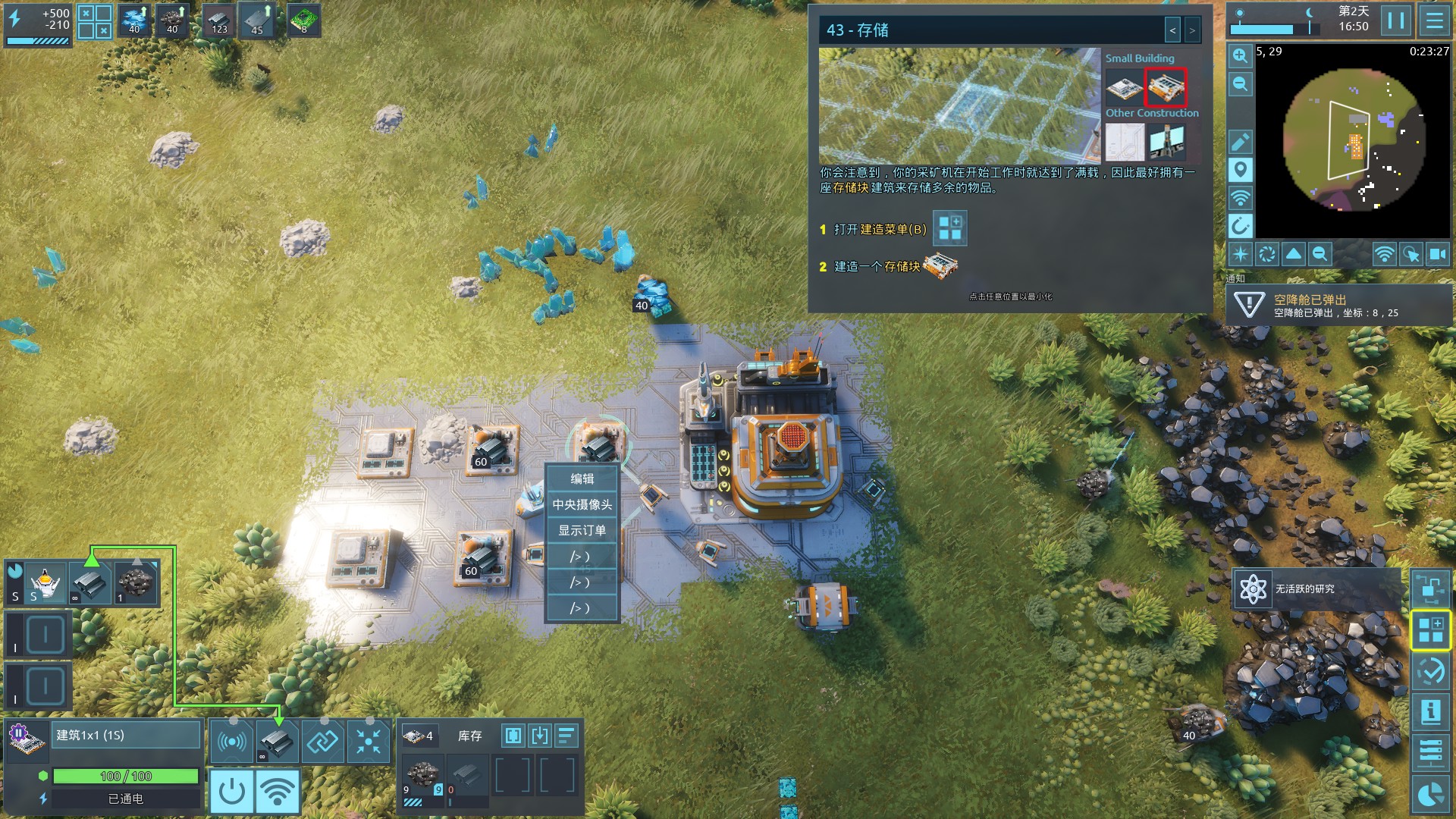Click the video camera icon below minimap
Screen dimensions: 1456x819
(x=1437, y=254)
